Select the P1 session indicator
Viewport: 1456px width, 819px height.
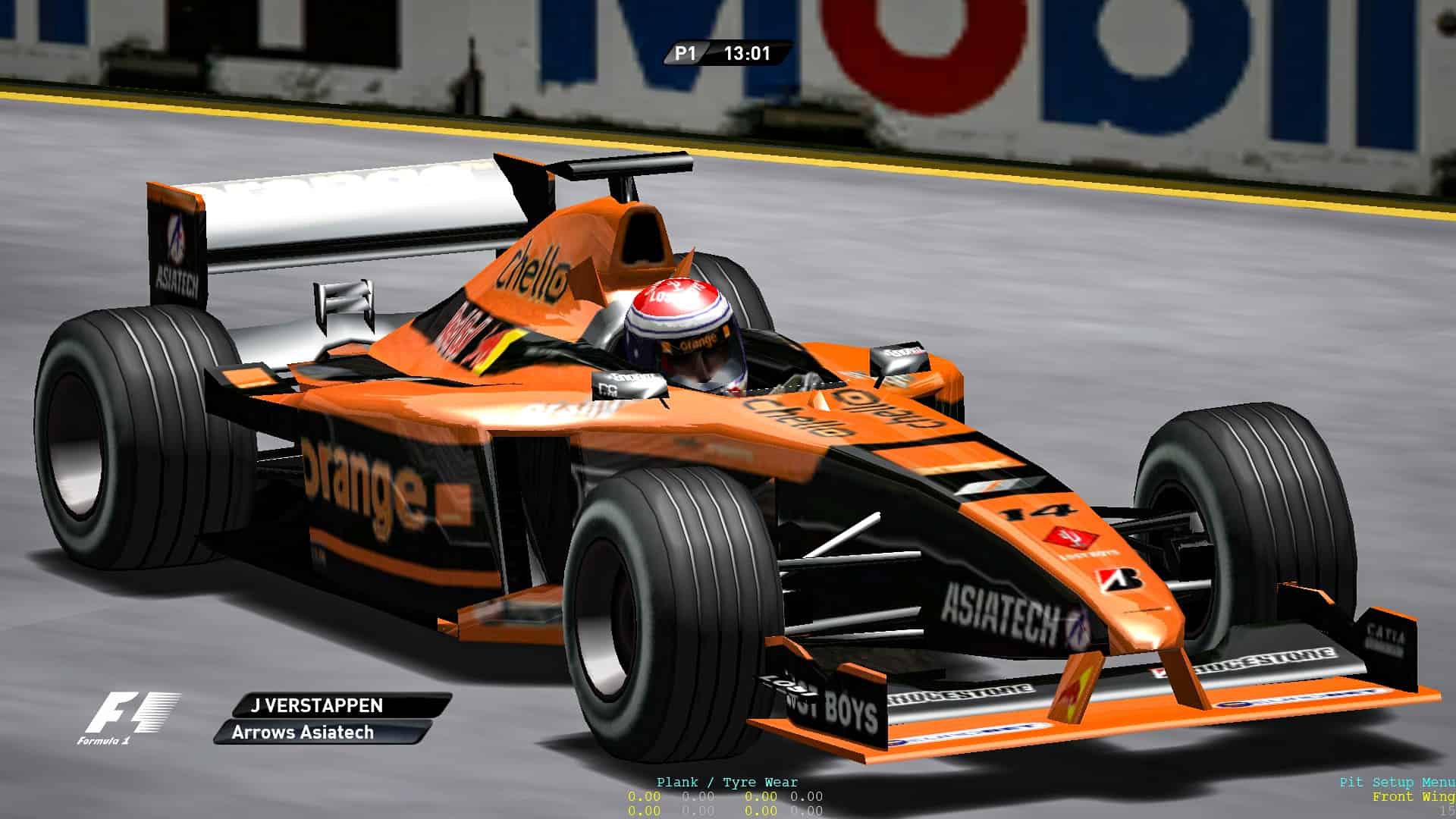click(x=685, y=54)
